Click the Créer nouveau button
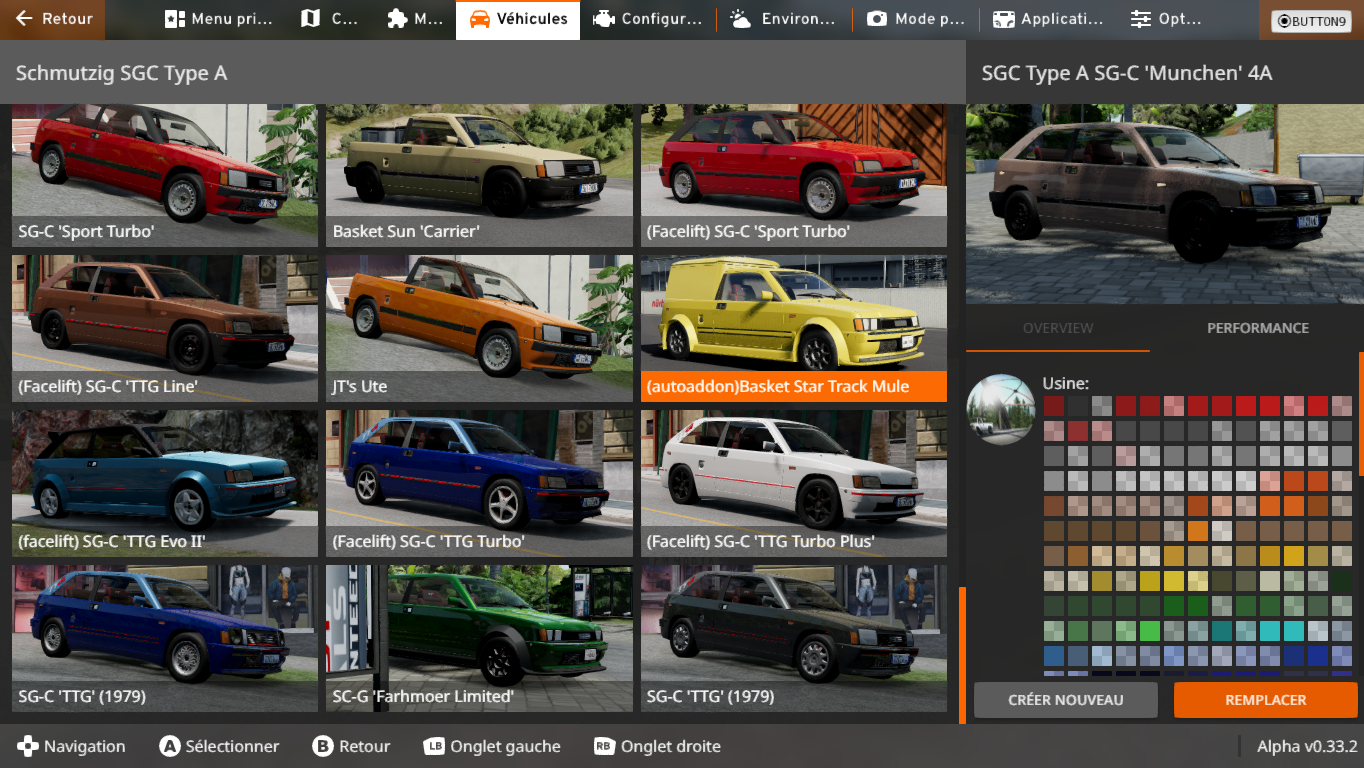This screenshot has width=1364, height=768. (x=1065, y=700)
